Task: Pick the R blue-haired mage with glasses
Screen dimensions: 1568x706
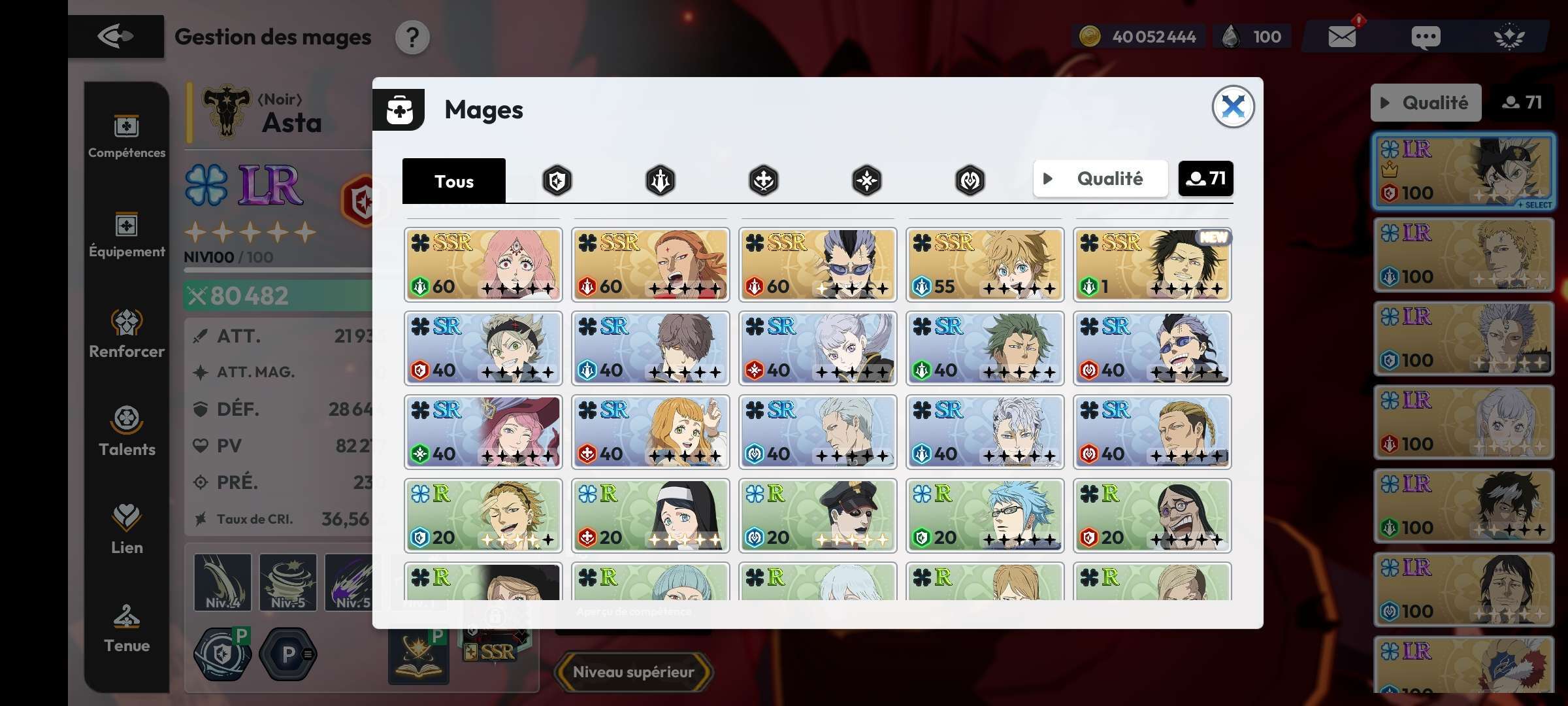Action: [985, 516]
